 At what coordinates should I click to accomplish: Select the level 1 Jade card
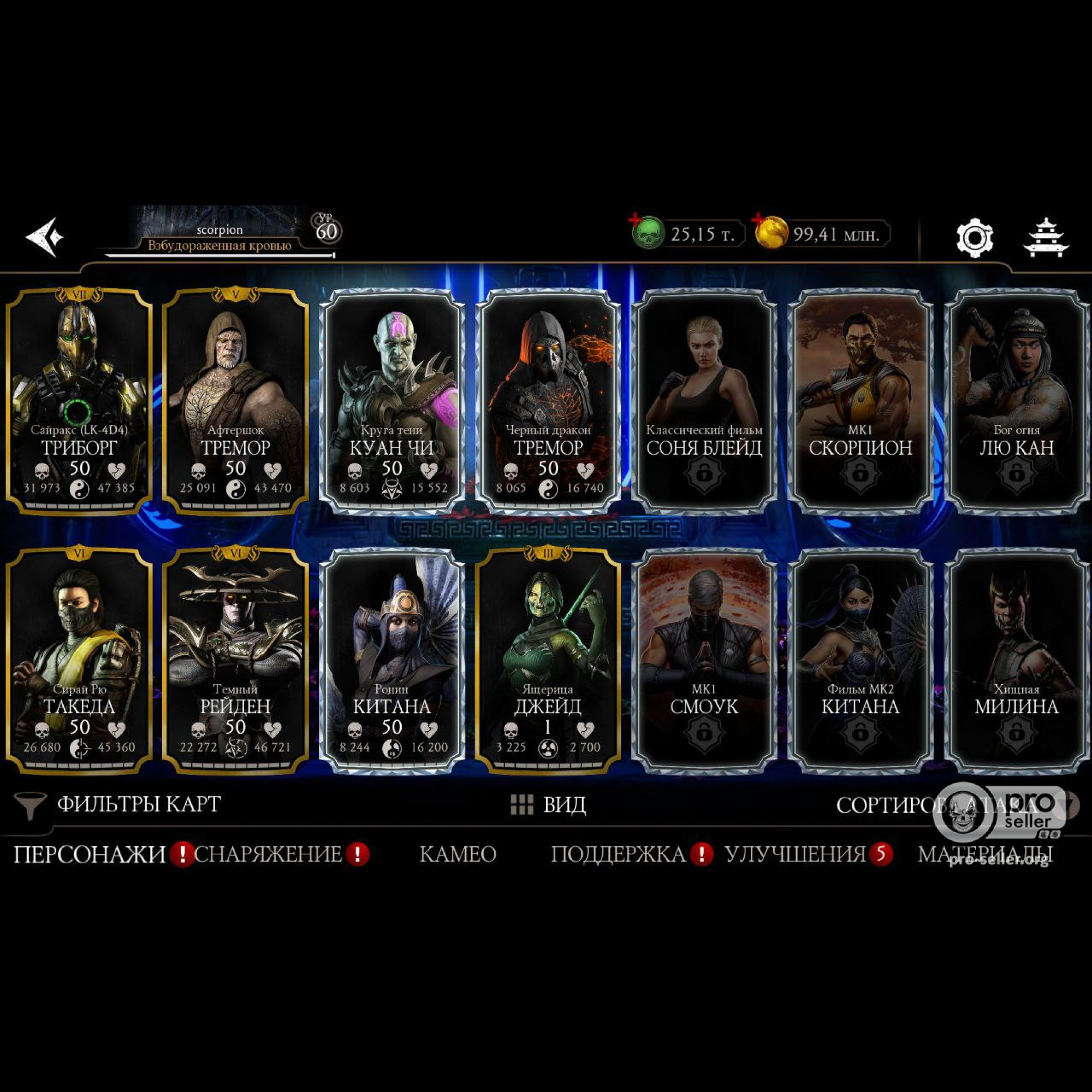coord(548,660)
